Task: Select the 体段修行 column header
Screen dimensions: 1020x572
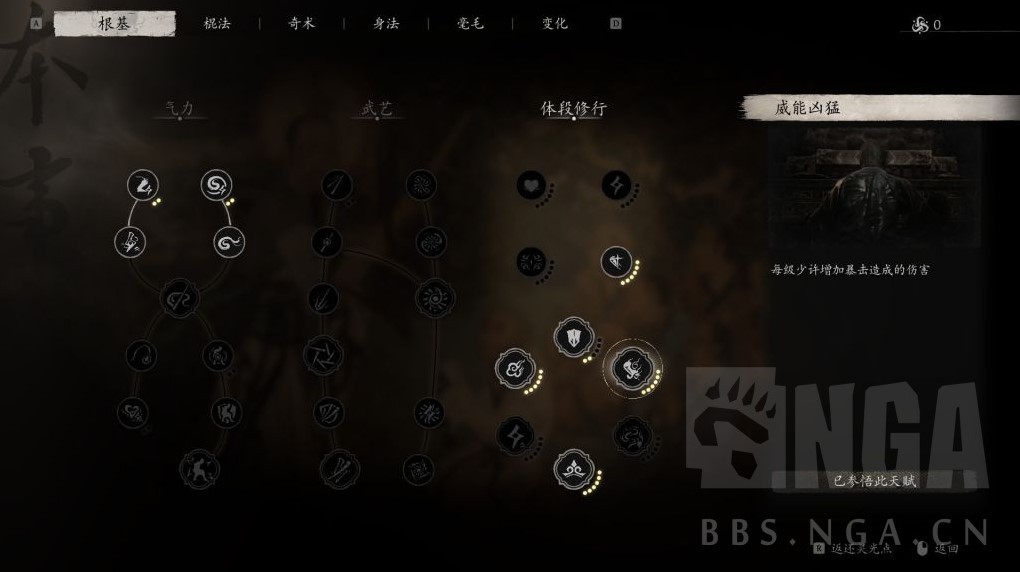Action: click(573, 108)
